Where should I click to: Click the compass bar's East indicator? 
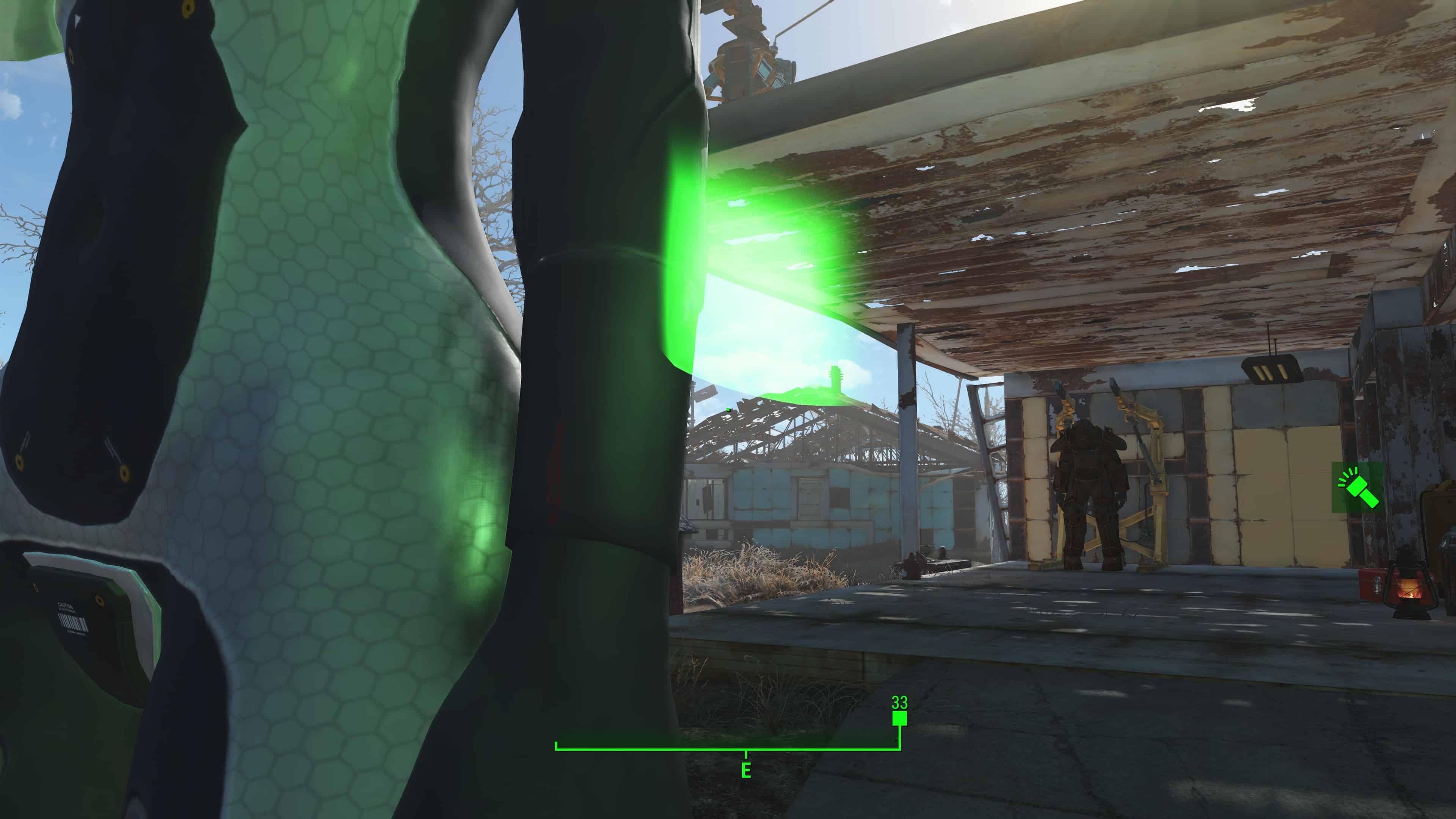(746, 770)
